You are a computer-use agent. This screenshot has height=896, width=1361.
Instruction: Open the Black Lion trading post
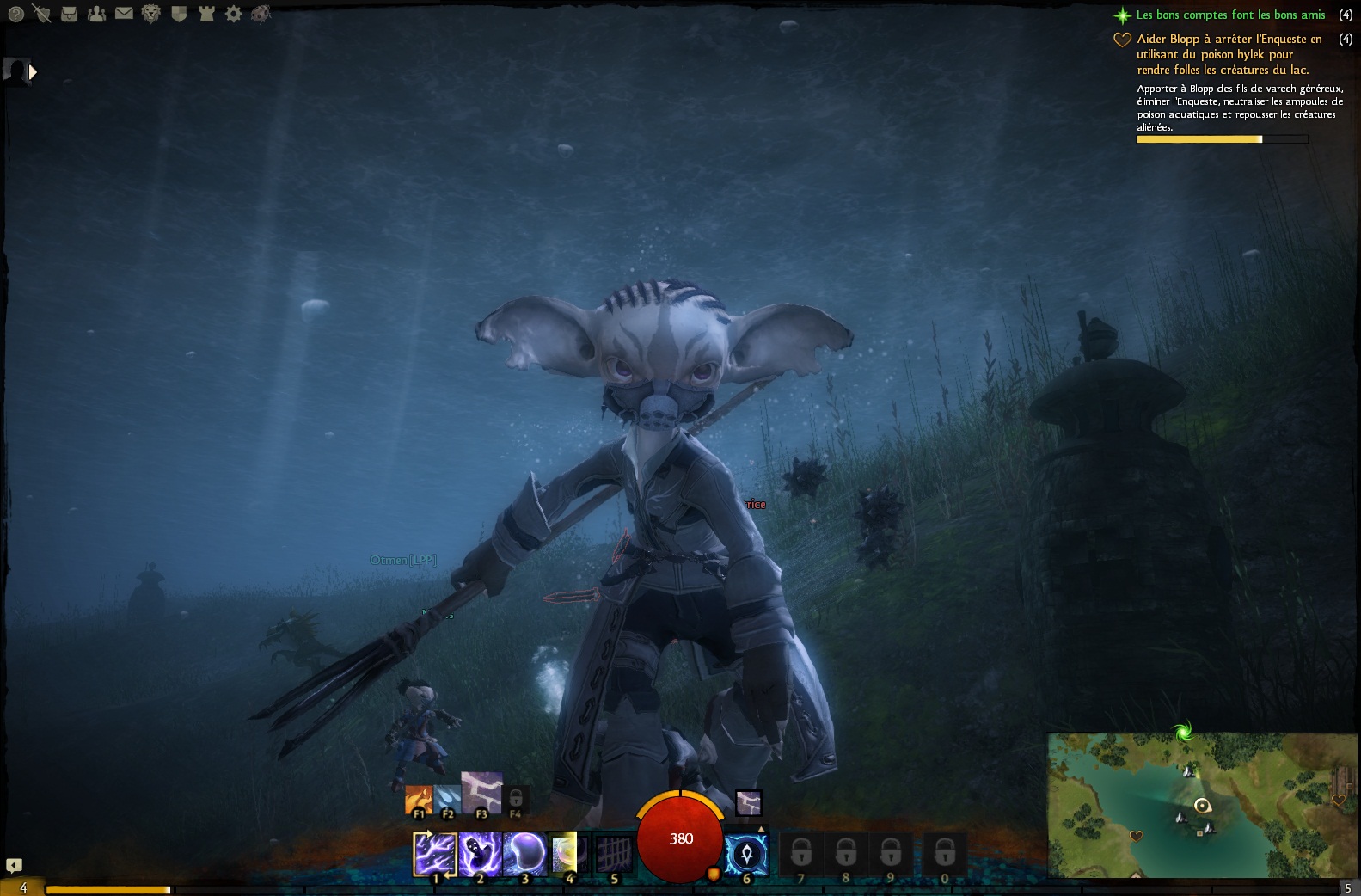click(151, 14)
